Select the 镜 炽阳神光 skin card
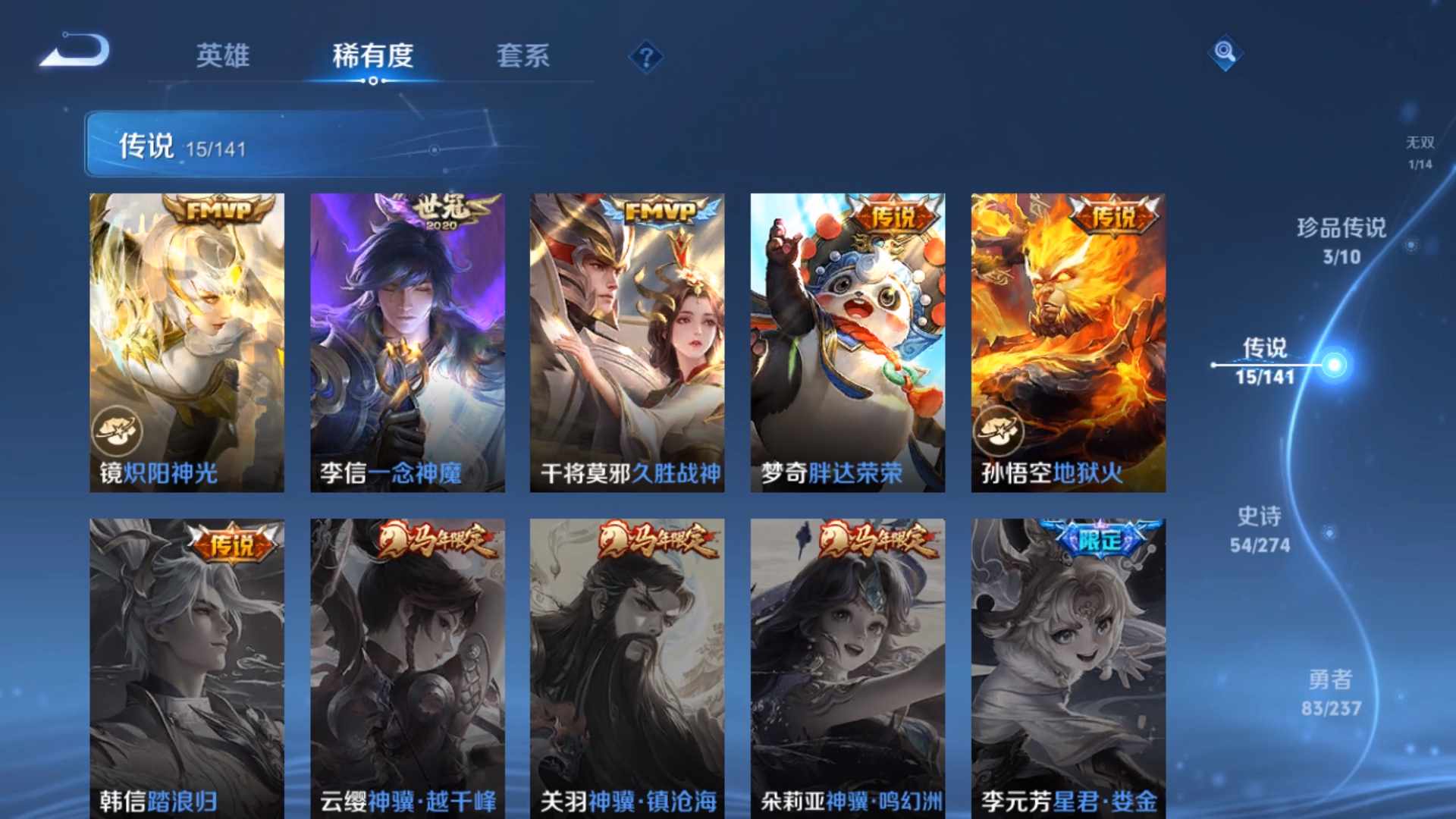The height and width of the screenshot is (819, 1456). pyautogui.click(x=187, y=342)
